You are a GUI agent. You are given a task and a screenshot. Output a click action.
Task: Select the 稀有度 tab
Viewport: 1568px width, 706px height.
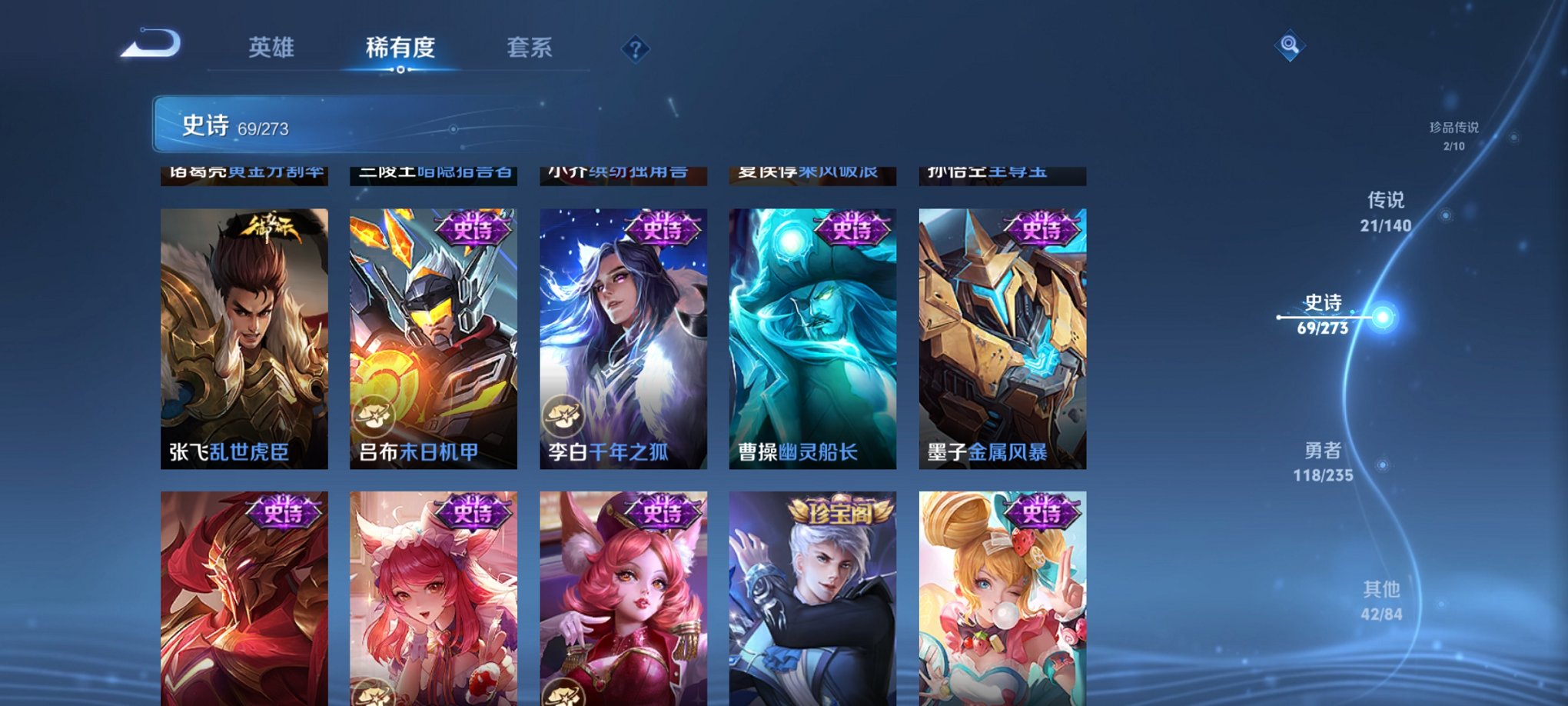[400, 48]
